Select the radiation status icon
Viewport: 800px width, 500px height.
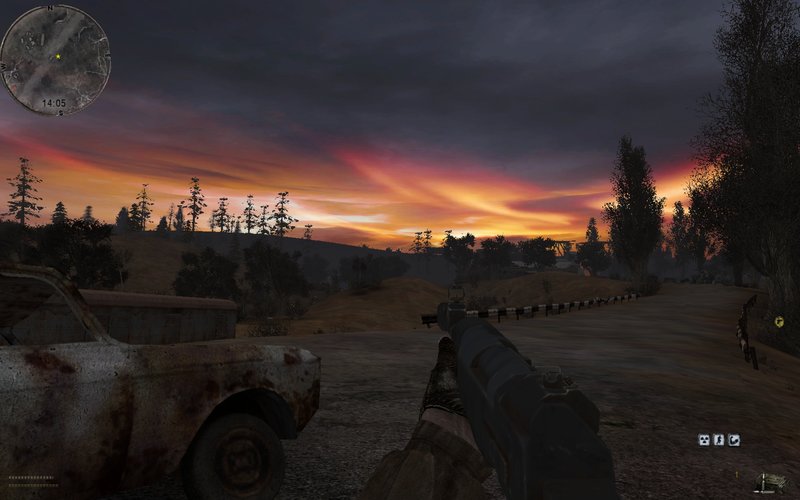point(704,439)
